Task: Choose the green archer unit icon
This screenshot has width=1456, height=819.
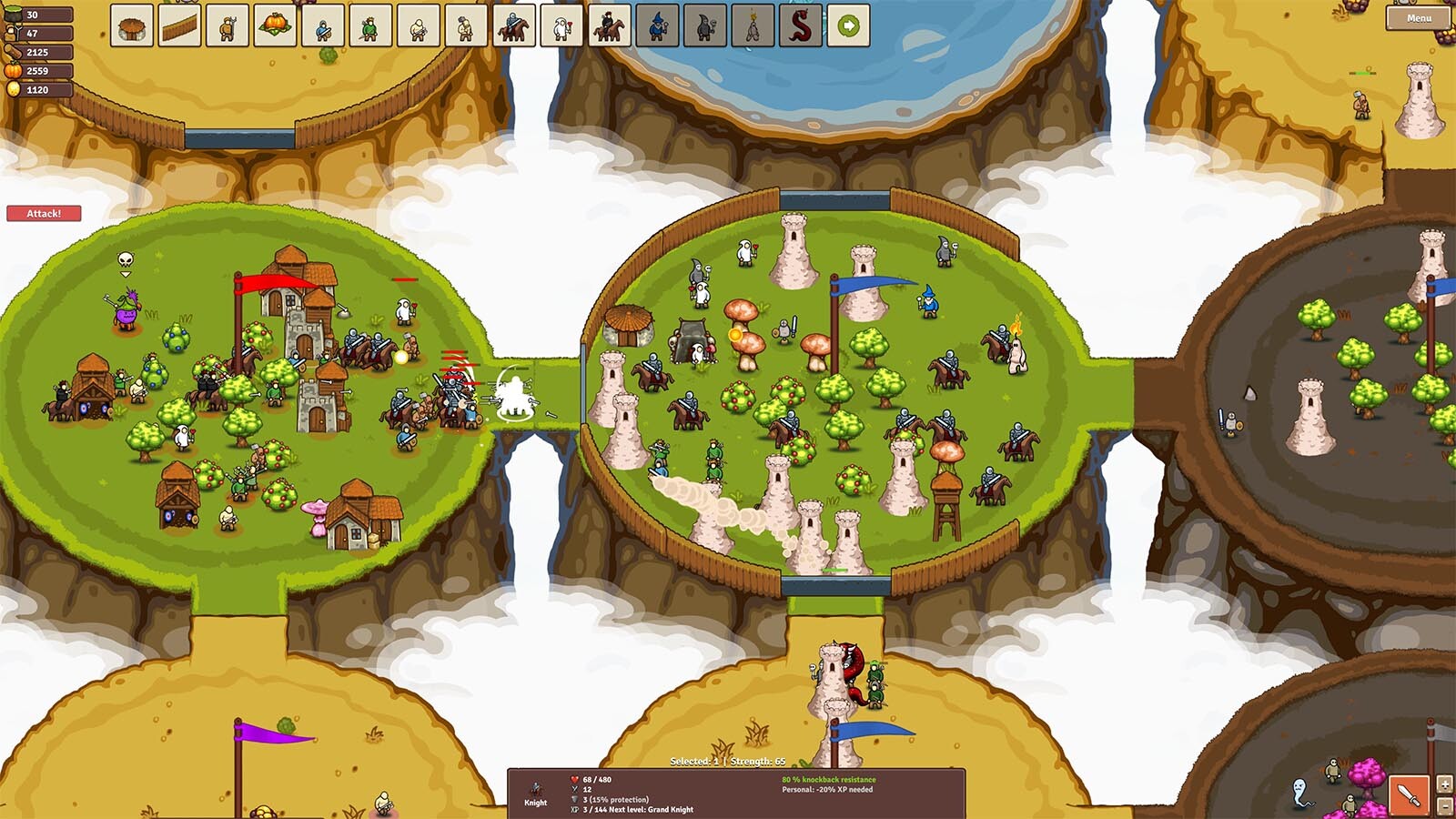Action: pyautogui.click(x=370, y=26)
